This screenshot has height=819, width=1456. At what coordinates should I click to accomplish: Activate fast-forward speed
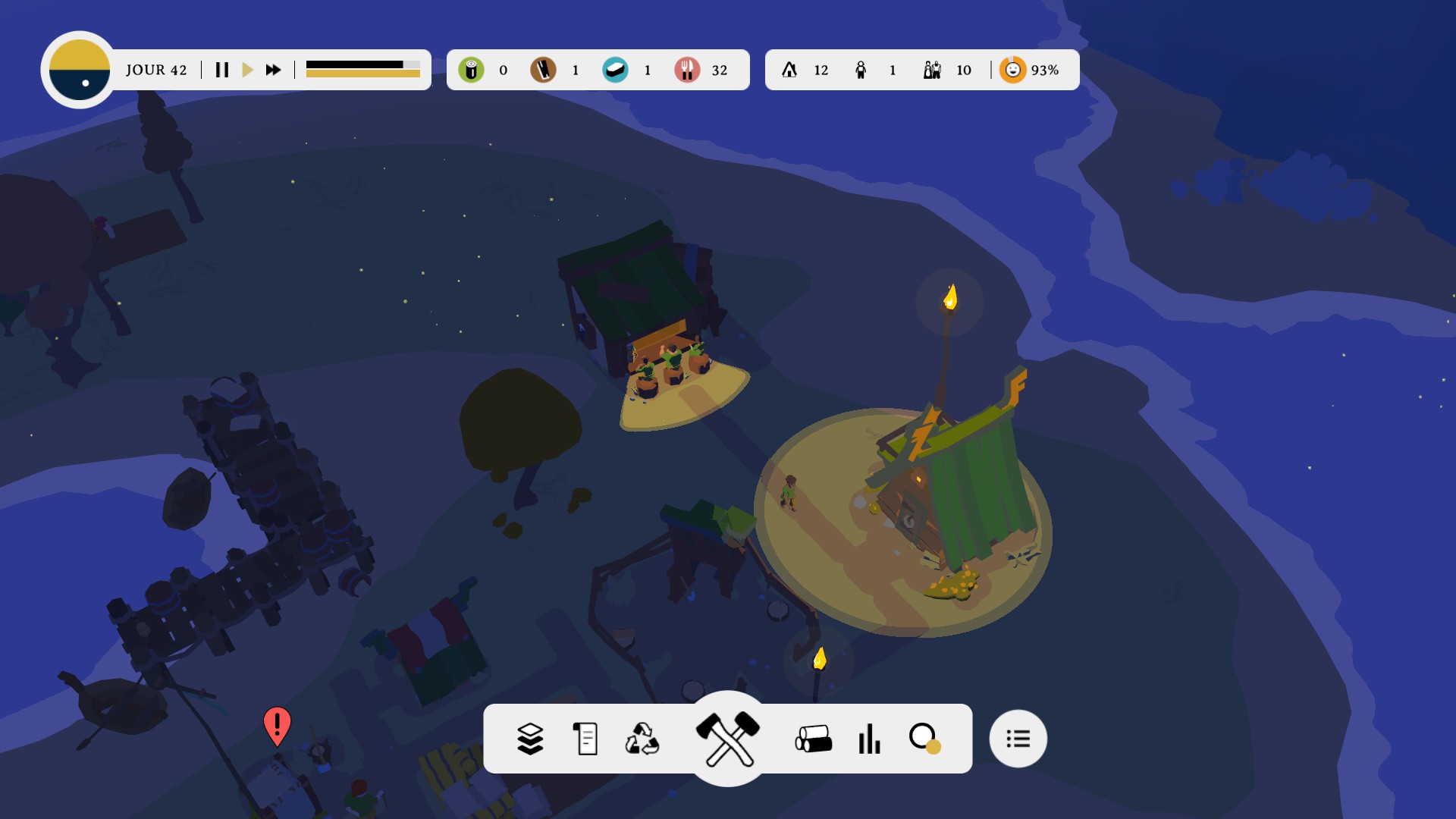(273, 70)
